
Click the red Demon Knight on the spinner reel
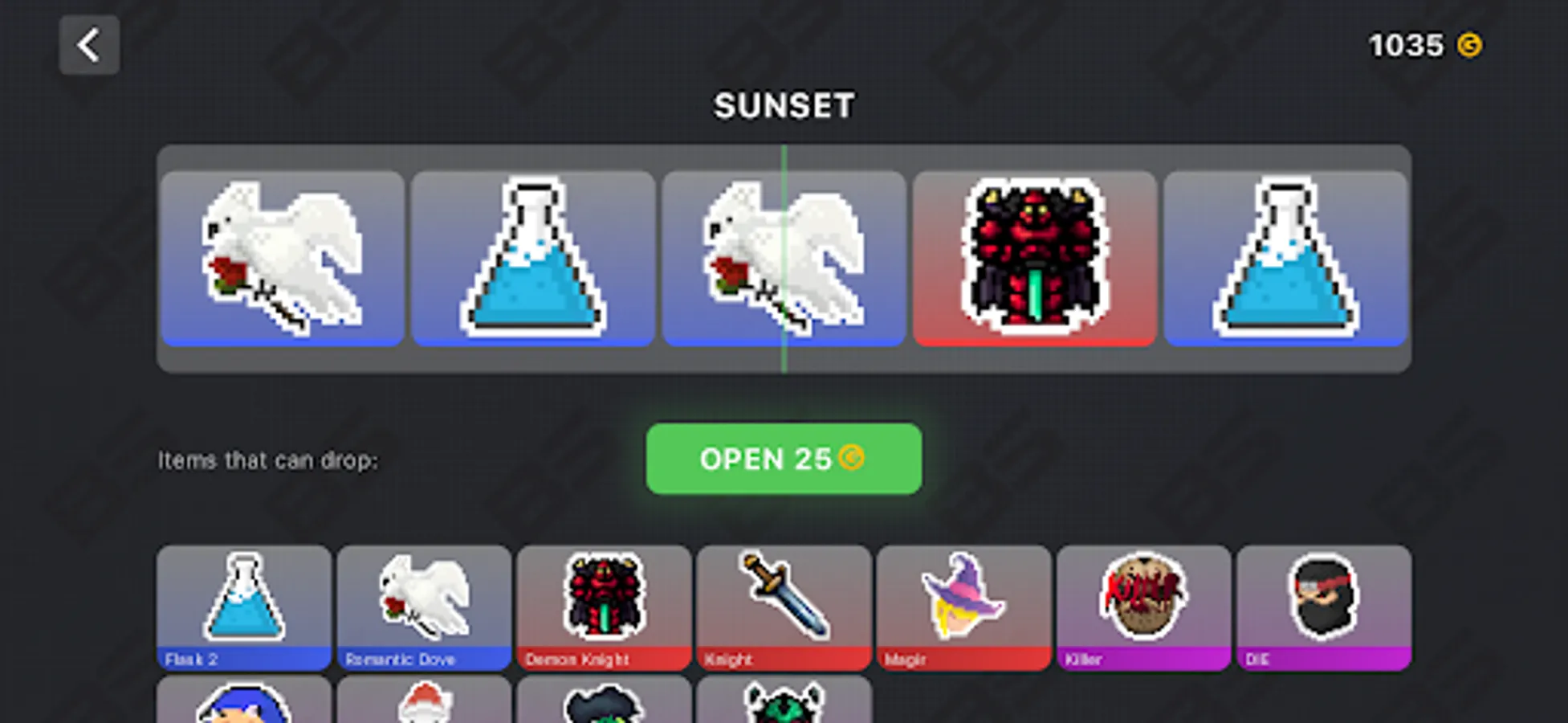(1034, 259)
